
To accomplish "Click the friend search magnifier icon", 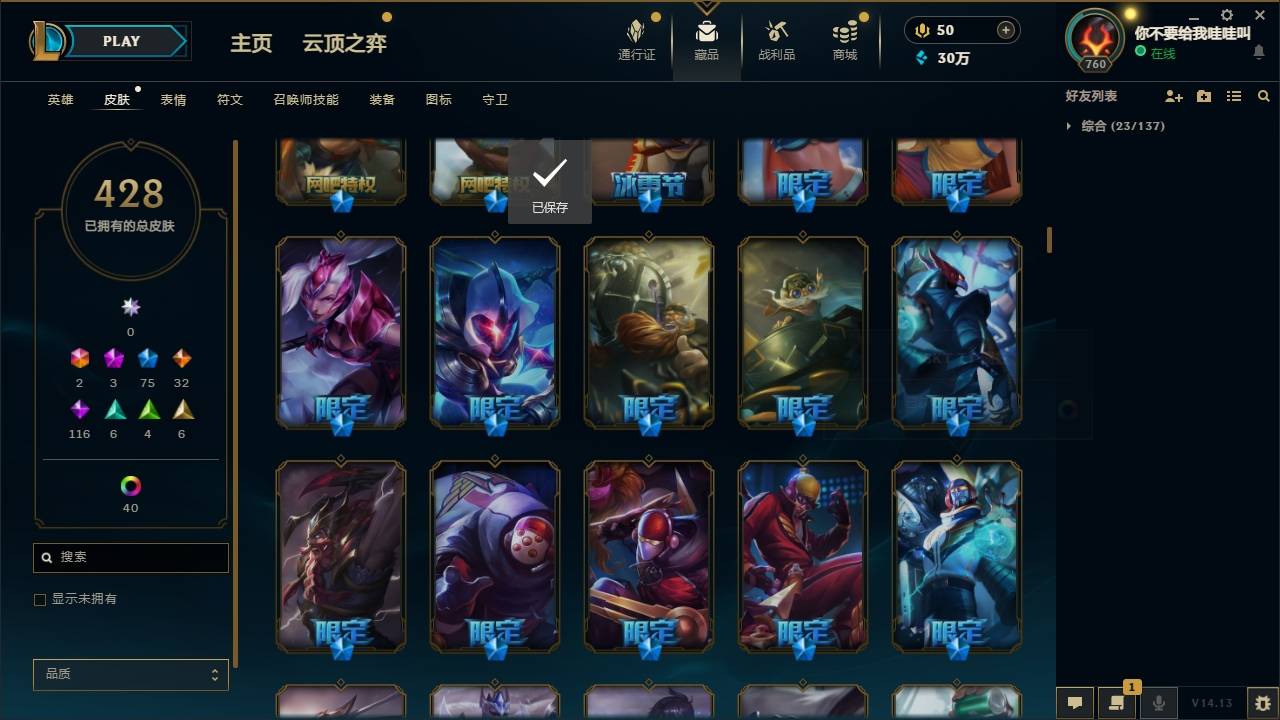I will (x=1264, y=95).
